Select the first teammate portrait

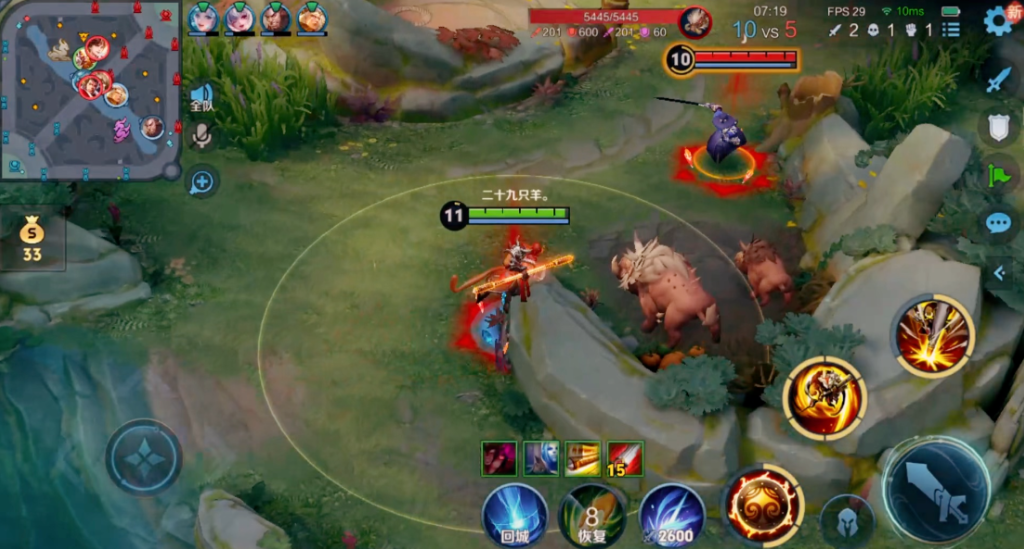[x=203, y=18]
